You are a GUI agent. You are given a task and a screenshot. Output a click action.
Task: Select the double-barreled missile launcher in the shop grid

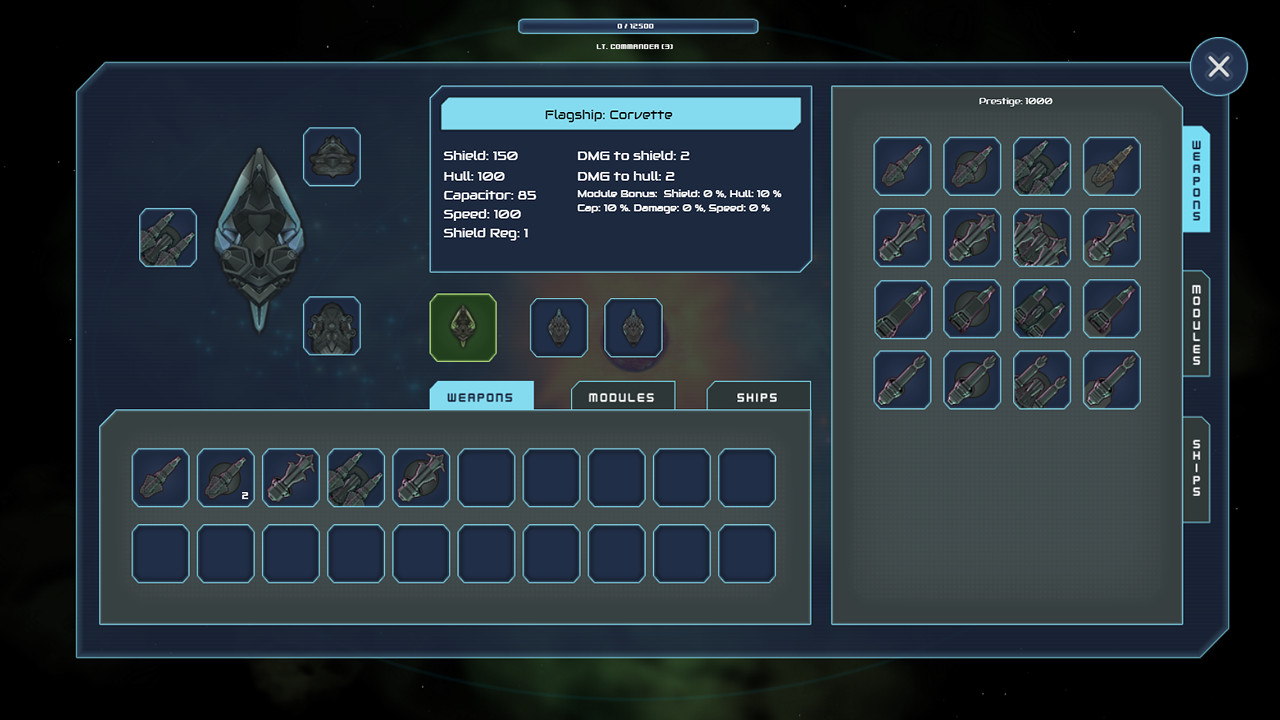click(1042, 167)
